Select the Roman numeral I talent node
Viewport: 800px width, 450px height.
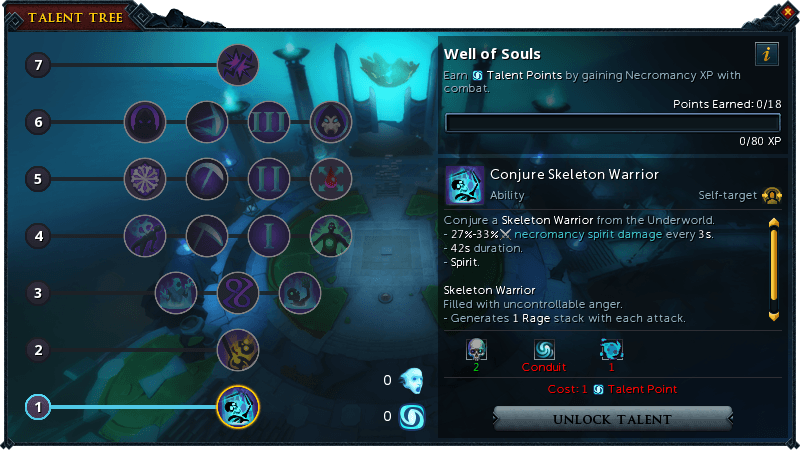[268, 236]
